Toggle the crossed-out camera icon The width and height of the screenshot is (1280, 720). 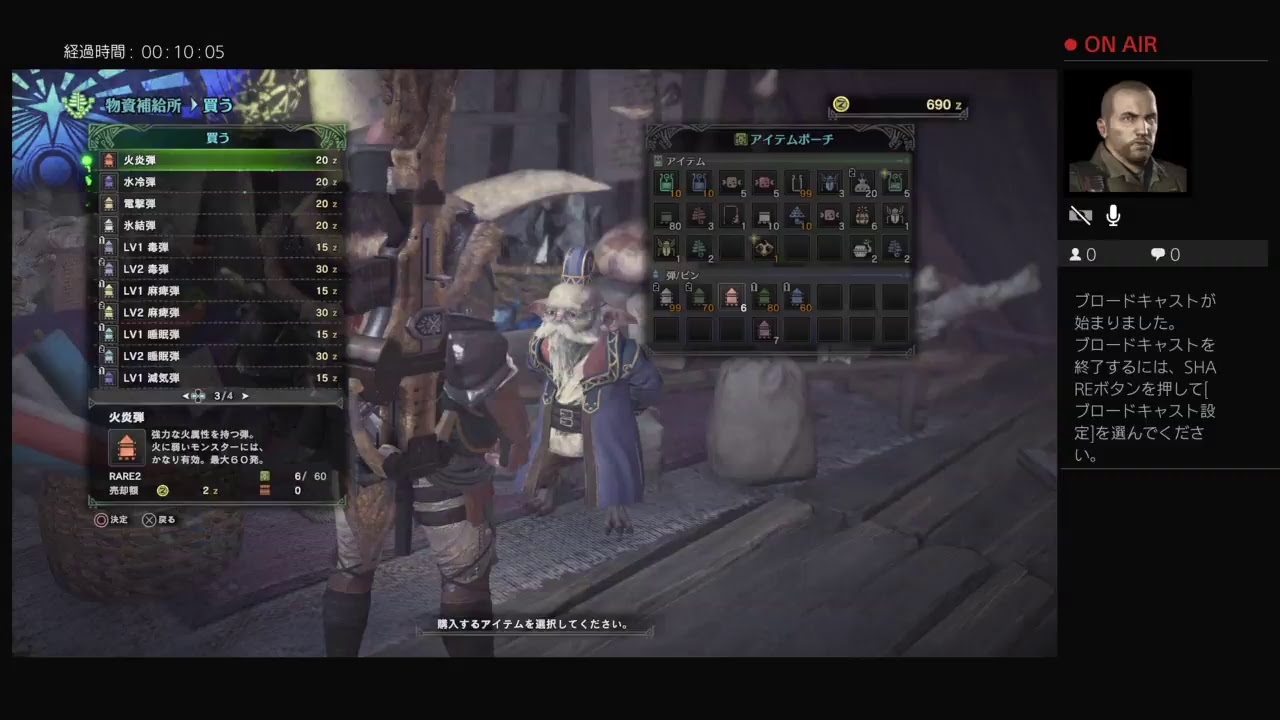1080,215
